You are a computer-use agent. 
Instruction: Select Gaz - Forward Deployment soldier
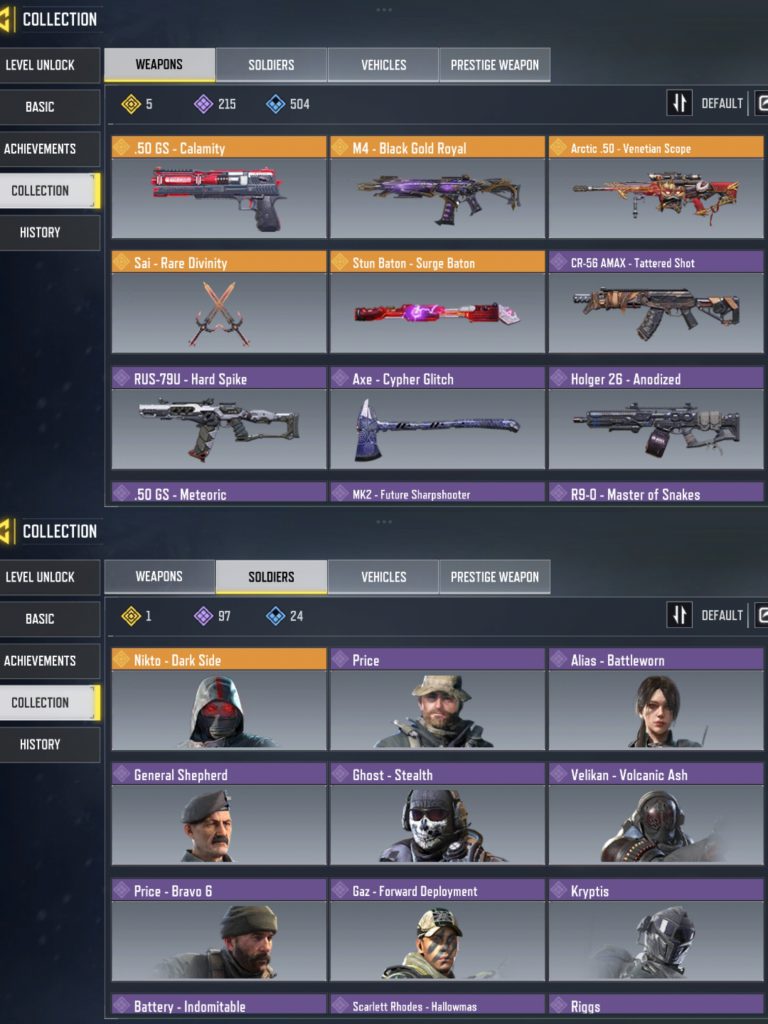click(437, 930)
